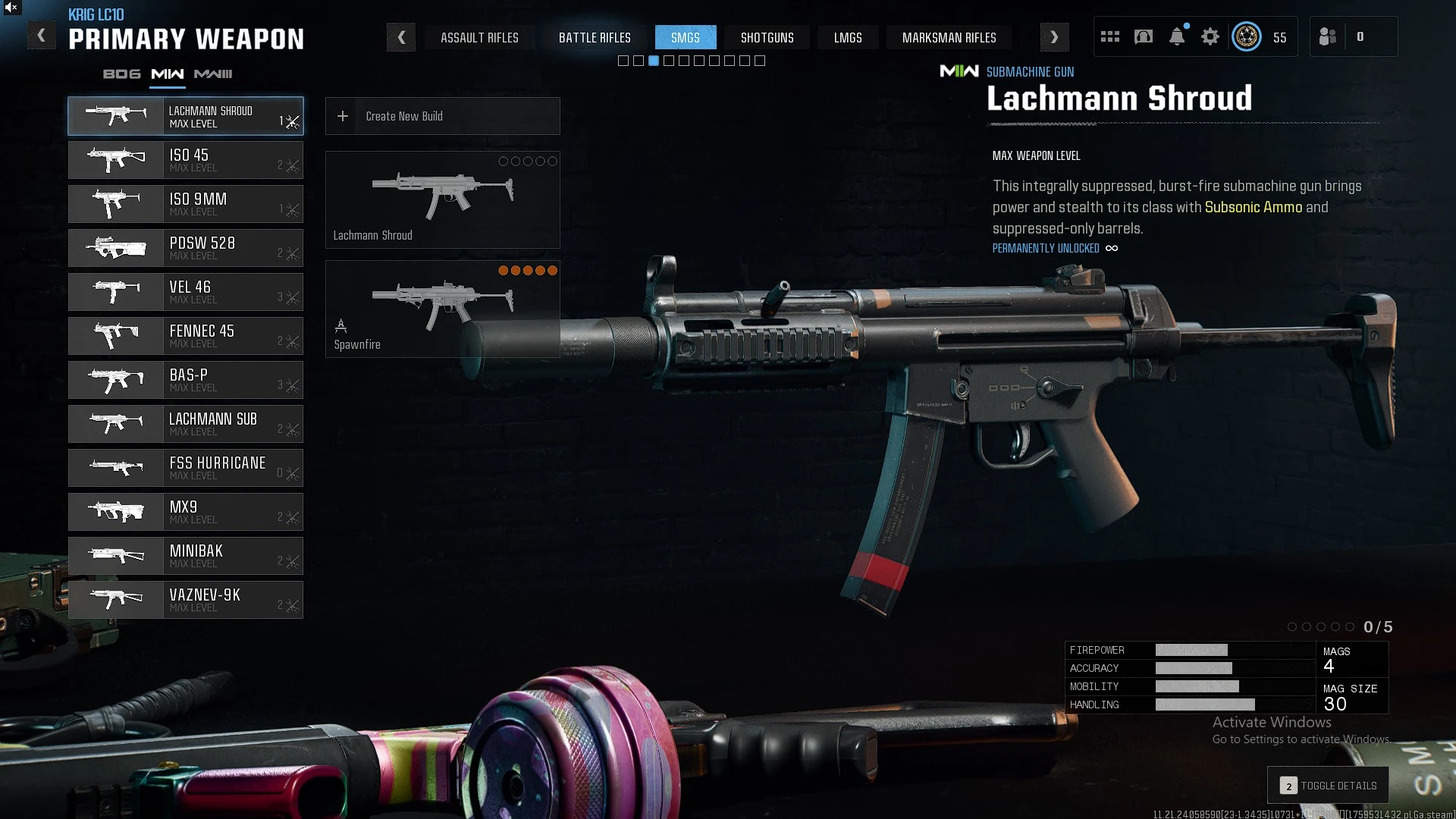Select the FSS Hurricane weapon
1456x819 pixels.
pos(186,468)
